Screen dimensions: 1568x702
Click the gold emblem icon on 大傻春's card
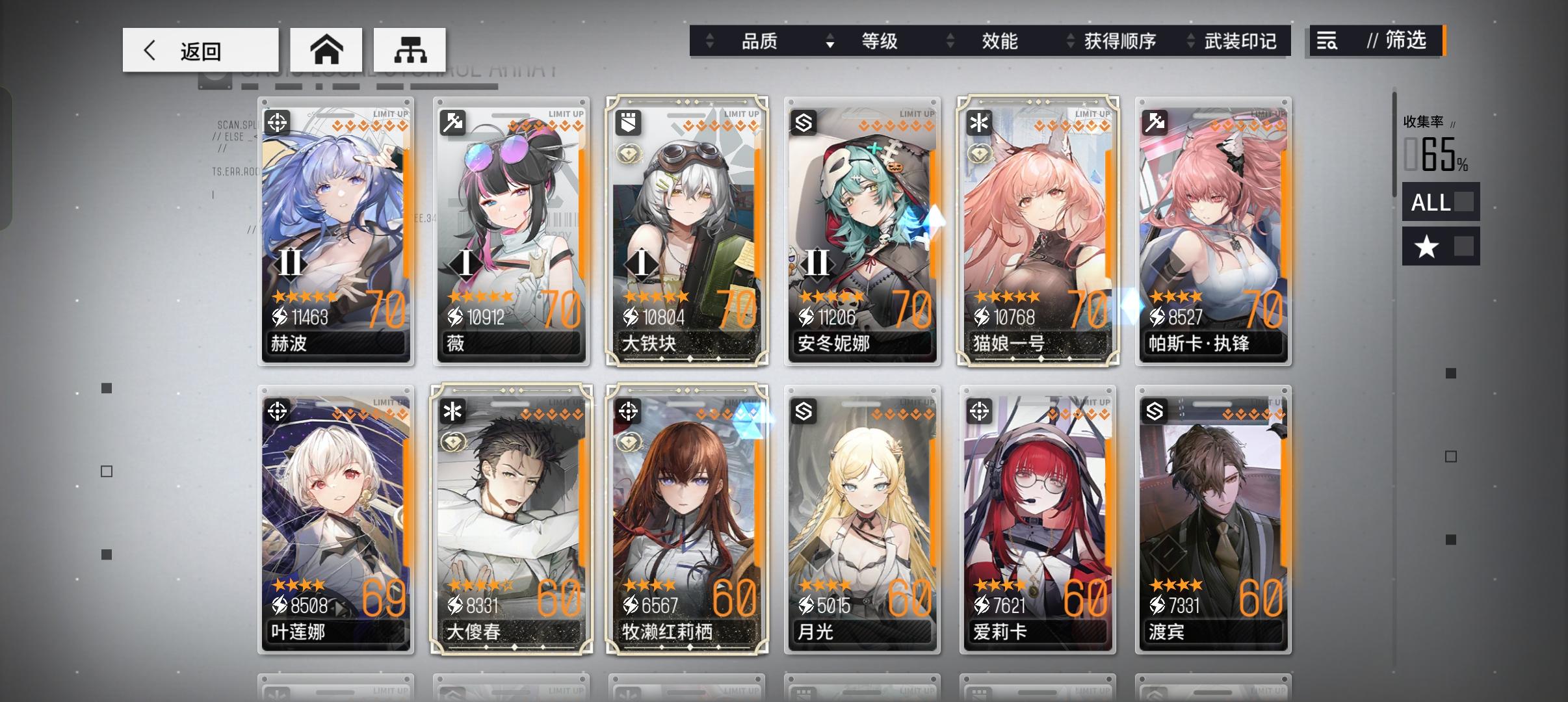(x=454, y=440)
